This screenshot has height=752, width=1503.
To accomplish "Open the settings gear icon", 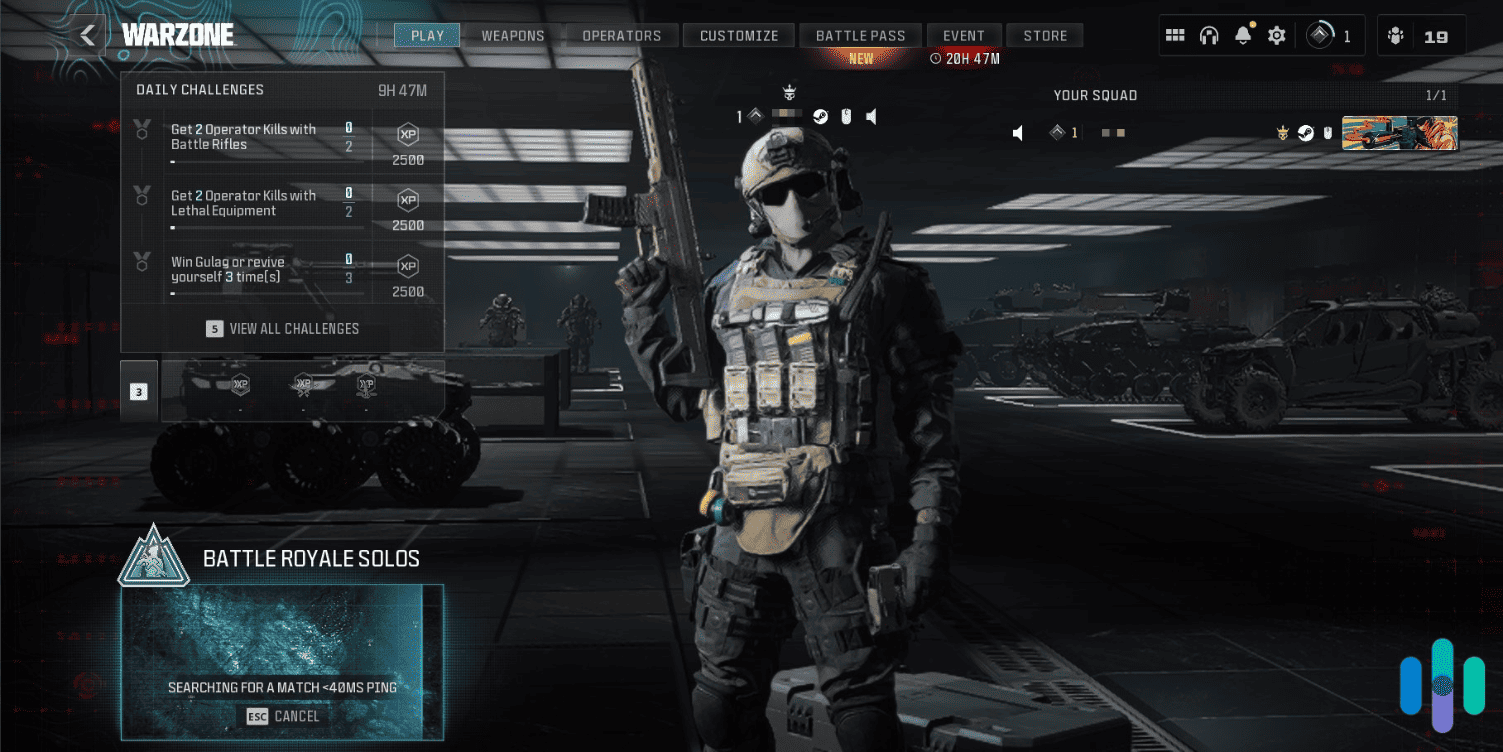I will click(x=1277, y=34).
